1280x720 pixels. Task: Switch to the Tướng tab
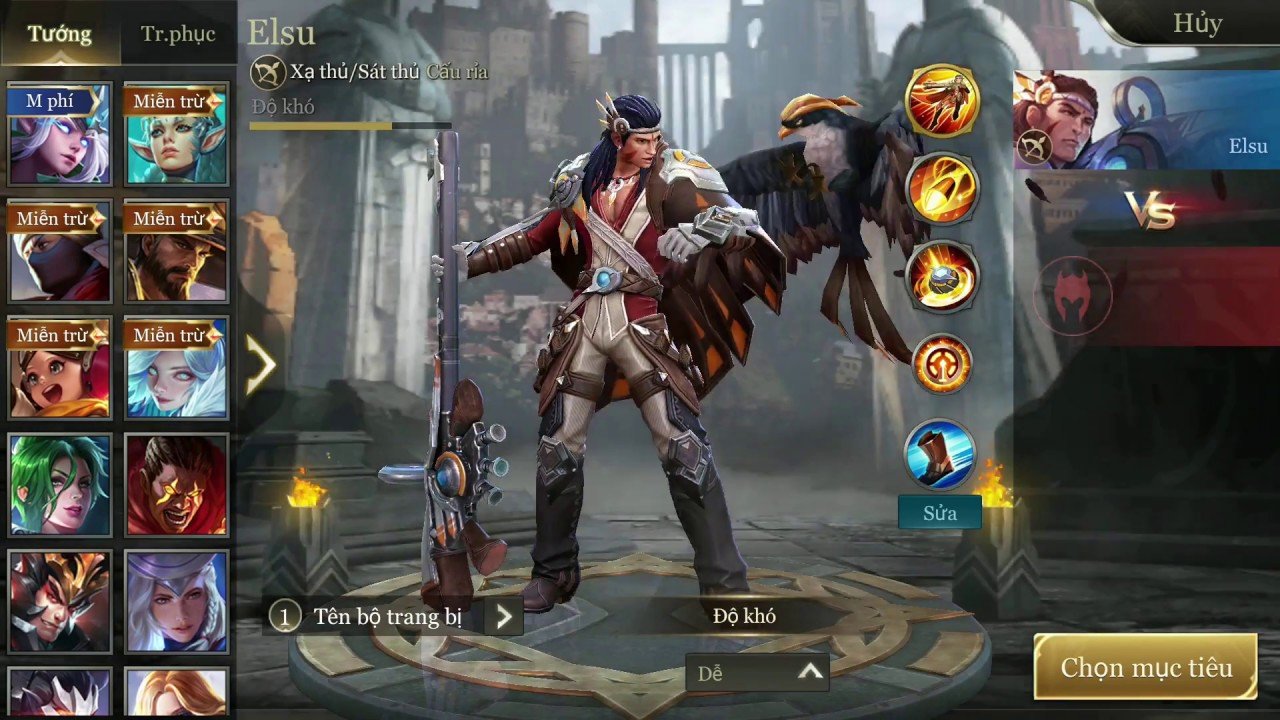point(59,34)
